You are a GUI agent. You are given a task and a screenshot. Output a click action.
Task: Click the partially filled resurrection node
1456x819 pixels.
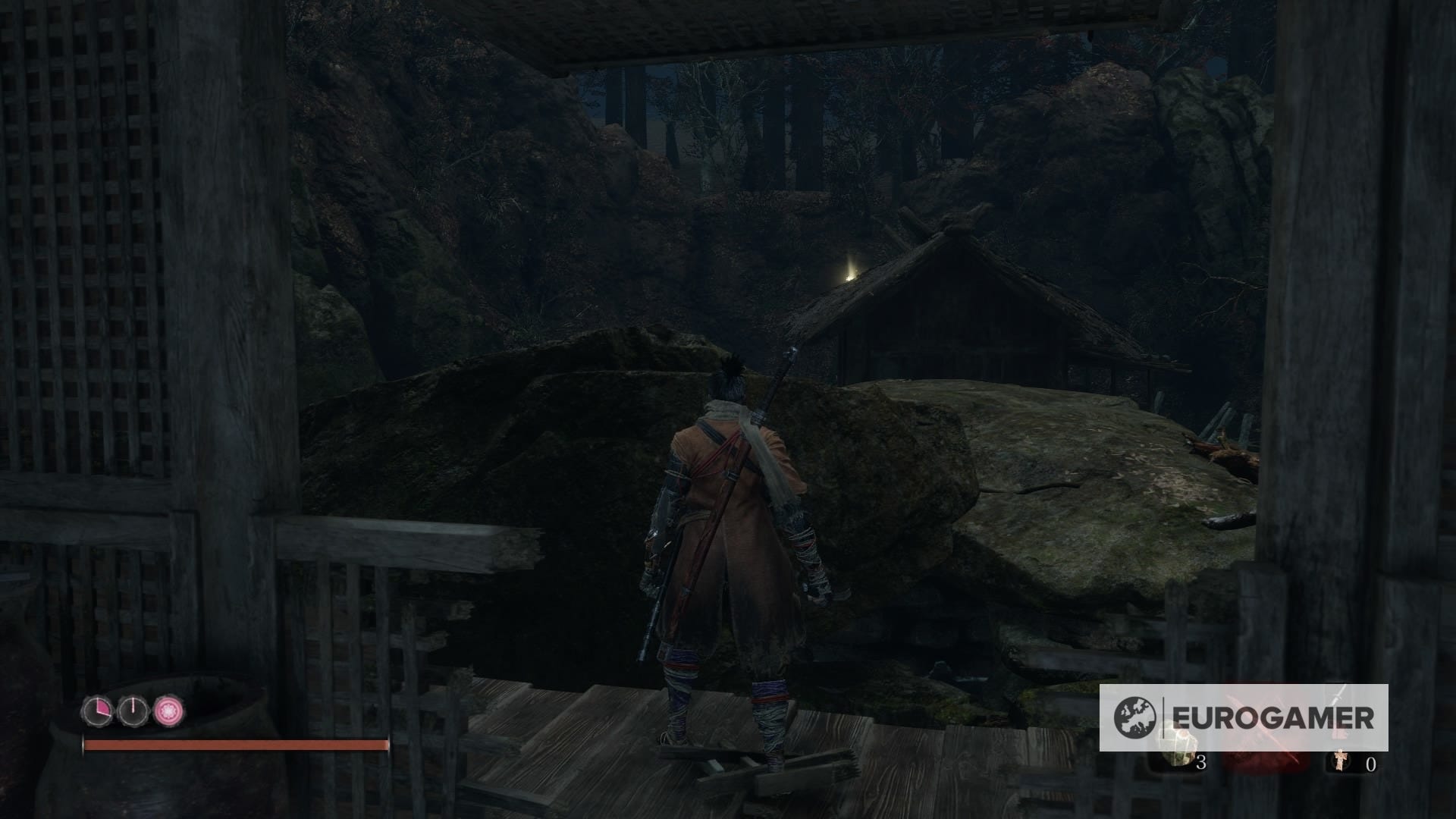(x=99, y=711)
